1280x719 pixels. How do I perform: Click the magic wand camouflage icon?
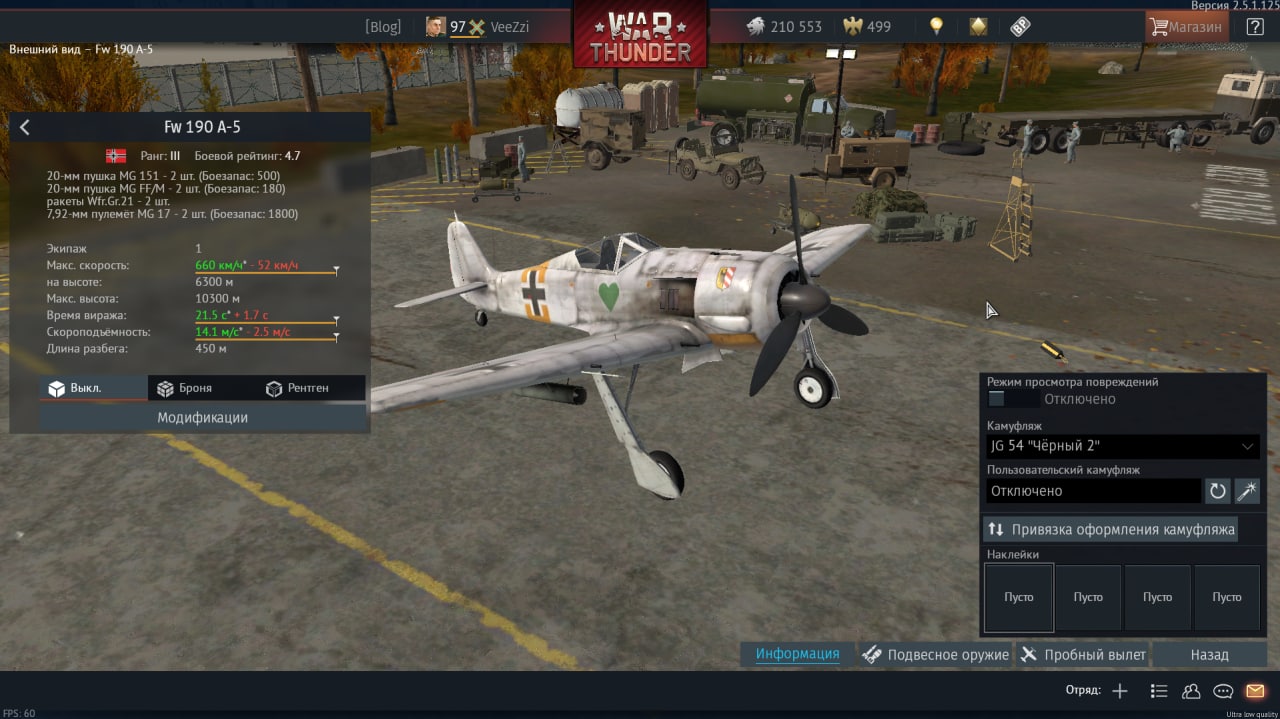tap(1247, 491)
